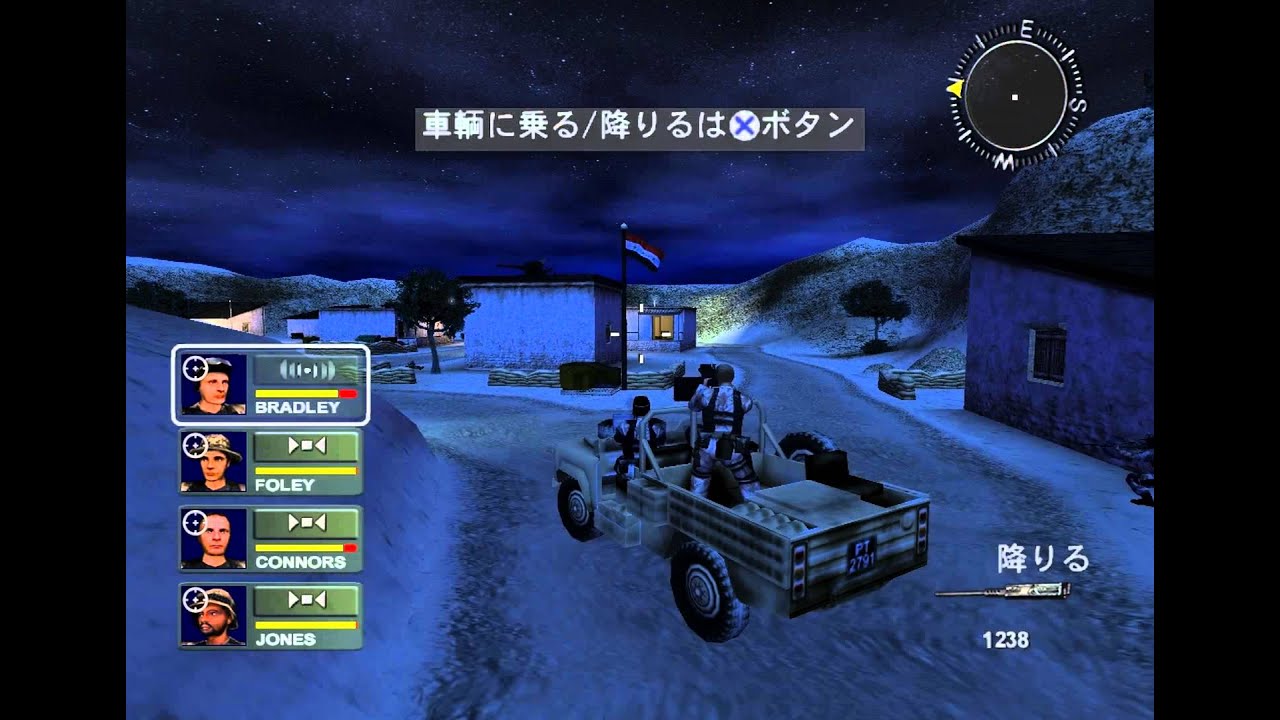This screenshot has width=1280, height=720.
Task: Click Jones's portrait with helmet and glasses
Action: pos(213,615)
